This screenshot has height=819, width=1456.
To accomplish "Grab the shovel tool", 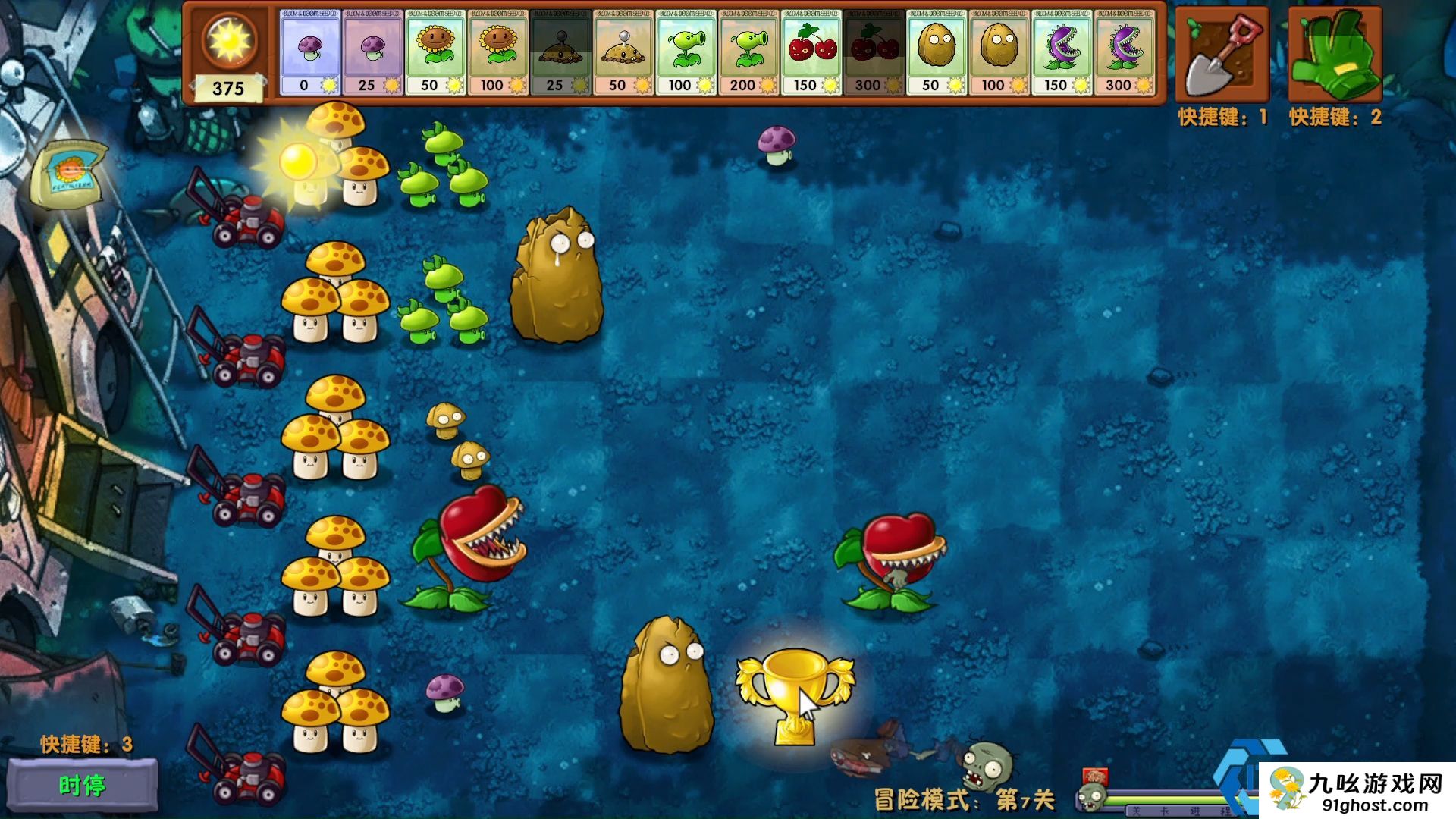I will pyautogui.click(x=1222, y=55).
